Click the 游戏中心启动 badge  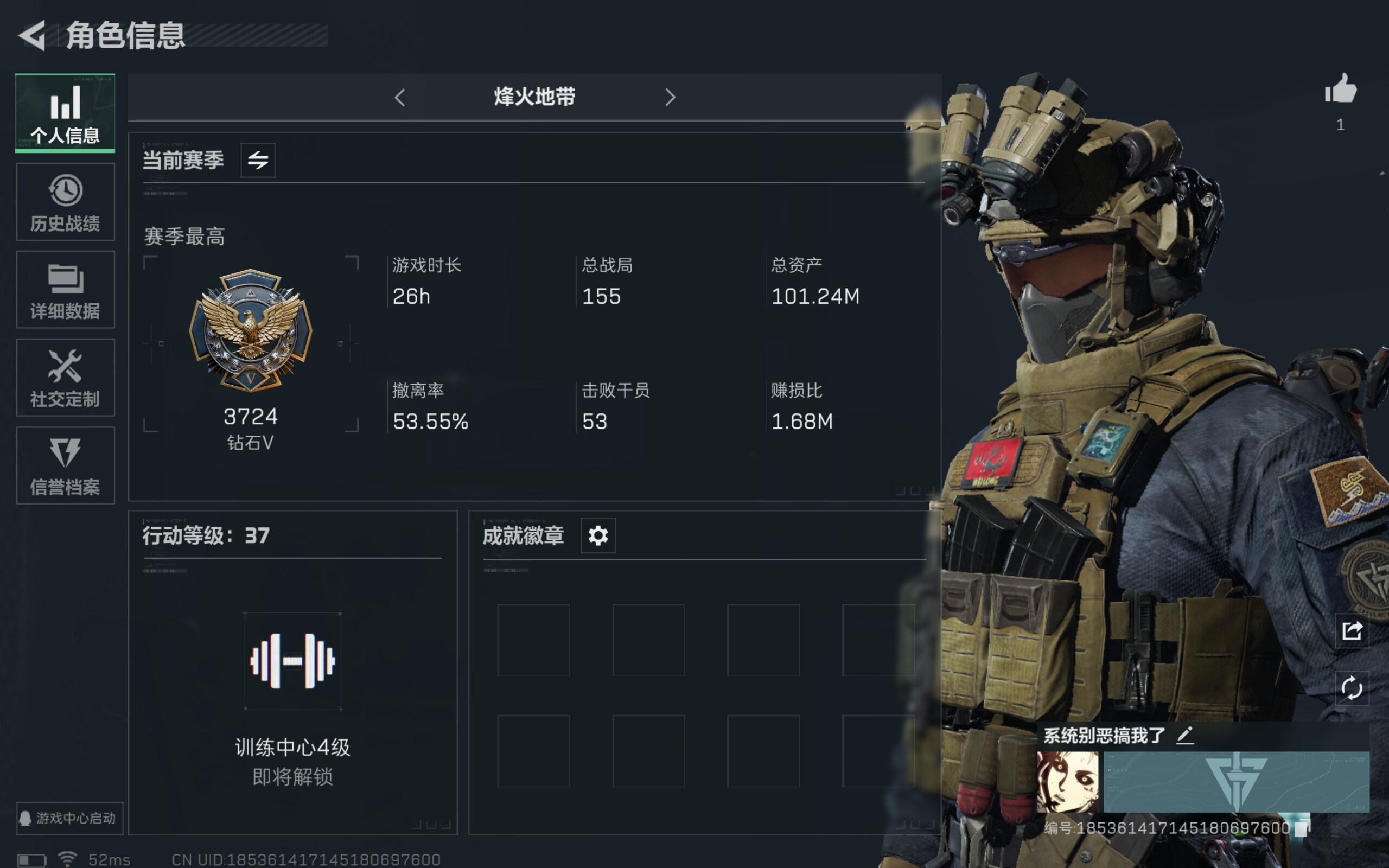point(69,818)
